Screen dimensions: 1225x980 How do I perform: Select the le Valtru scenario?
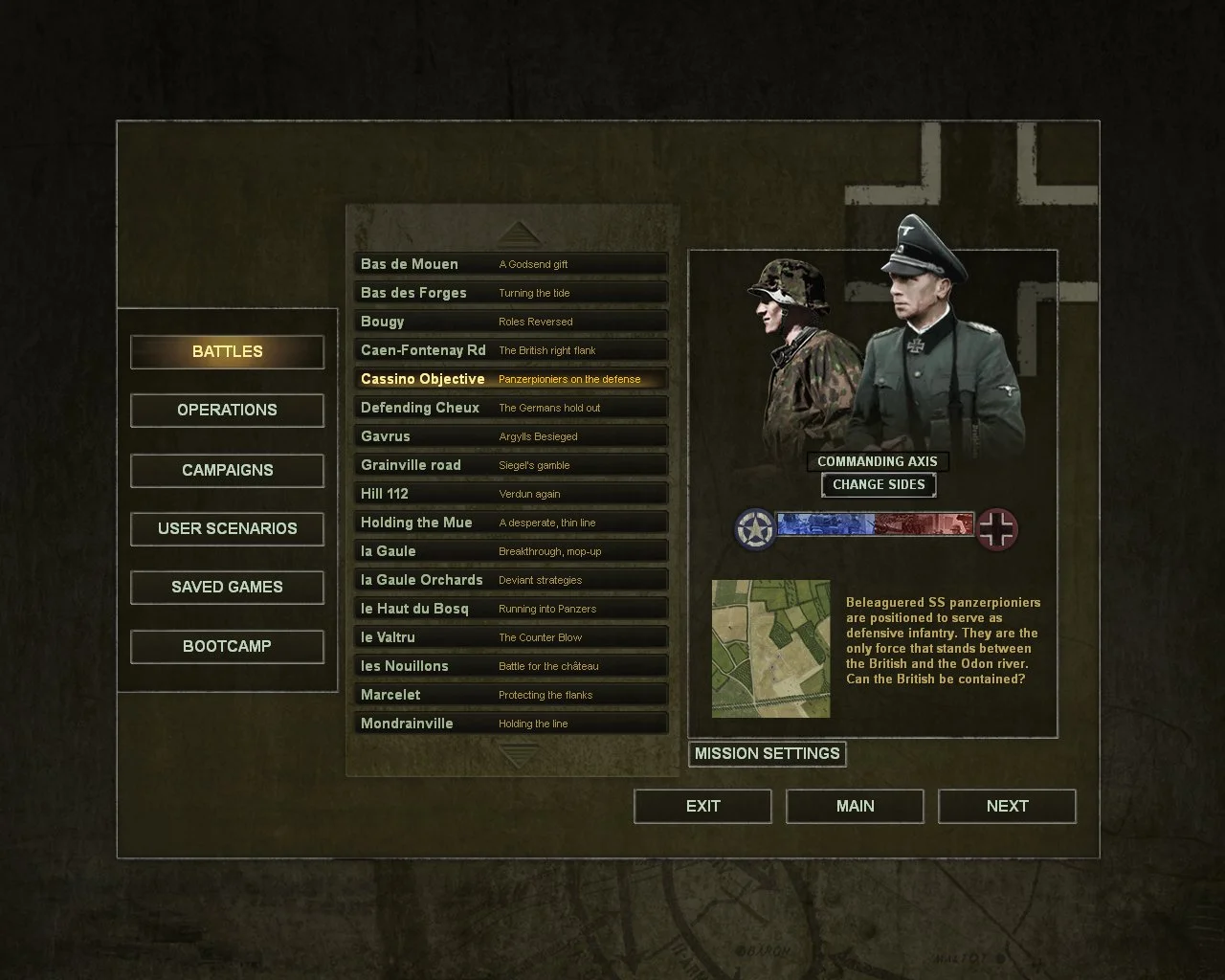510,636
